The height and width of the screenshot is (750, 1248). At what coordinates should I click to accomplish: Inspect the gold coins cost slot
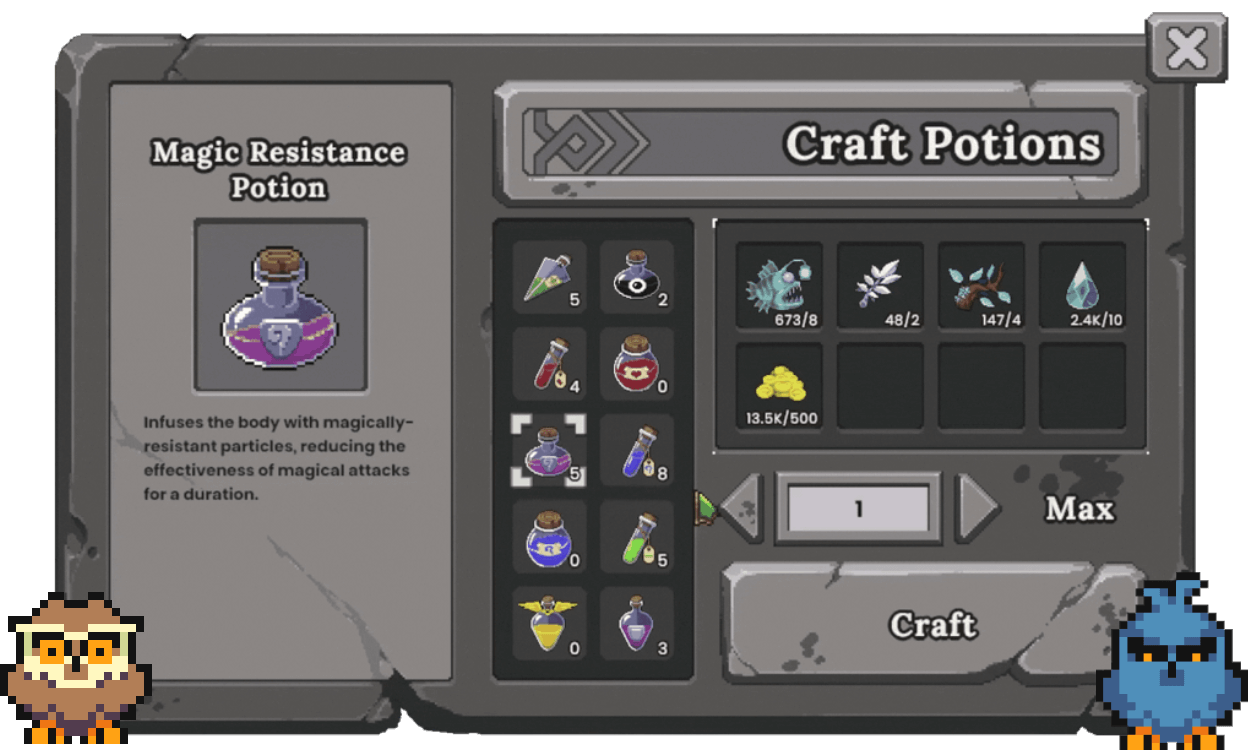point(779,386)
